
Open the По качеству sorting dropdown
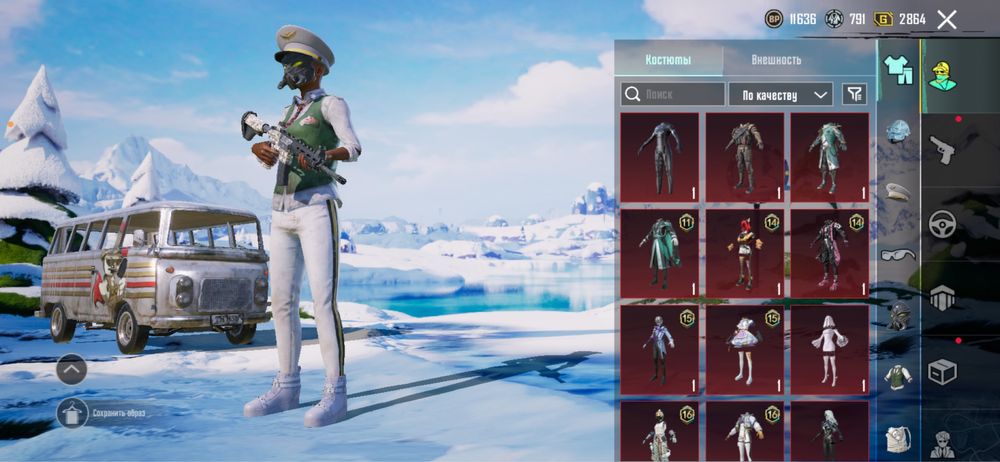pyautogui.click(x=781, y=94)
